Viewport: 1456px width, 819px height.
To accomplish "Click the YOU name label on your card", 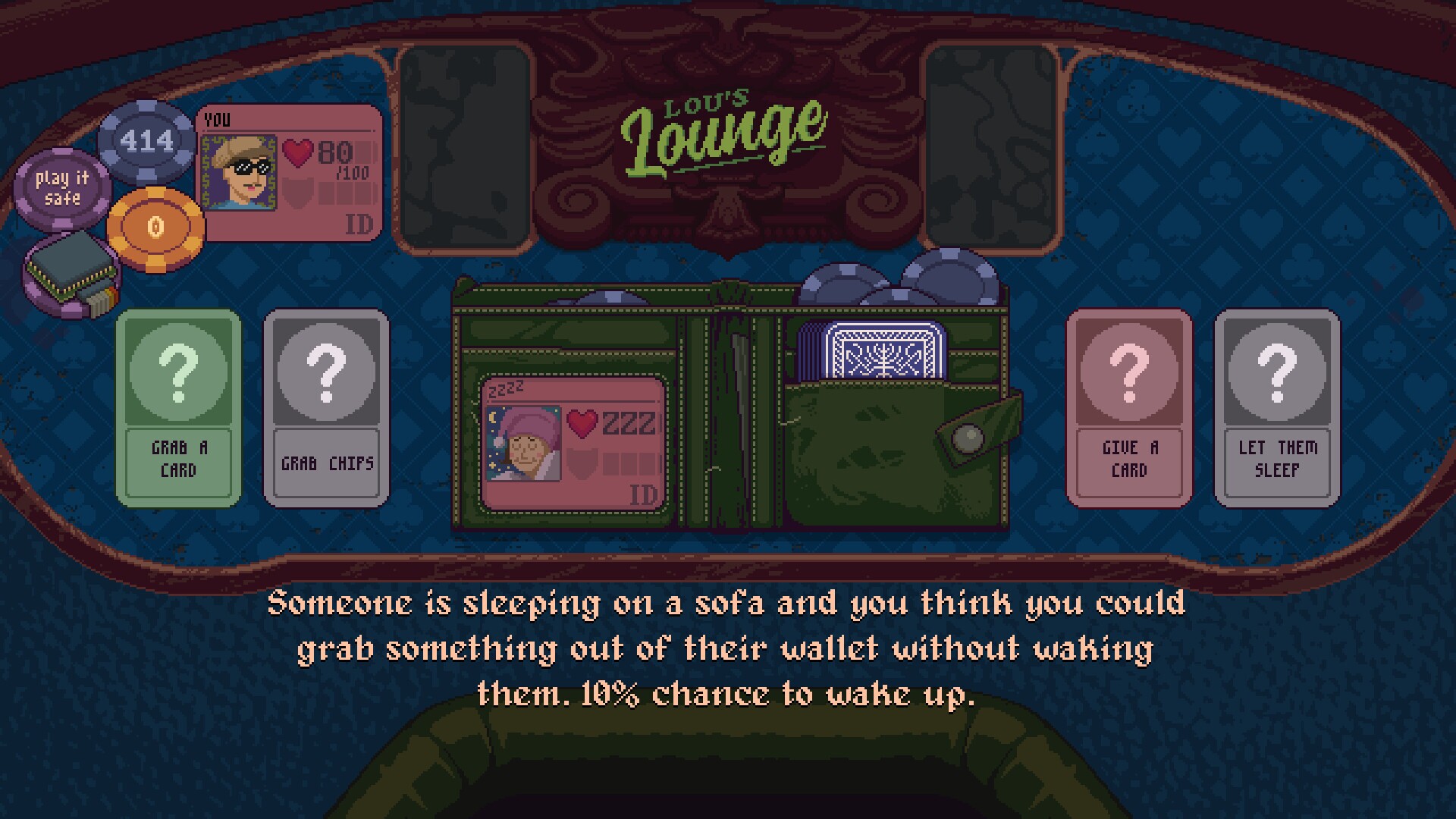I will [218, 118].
